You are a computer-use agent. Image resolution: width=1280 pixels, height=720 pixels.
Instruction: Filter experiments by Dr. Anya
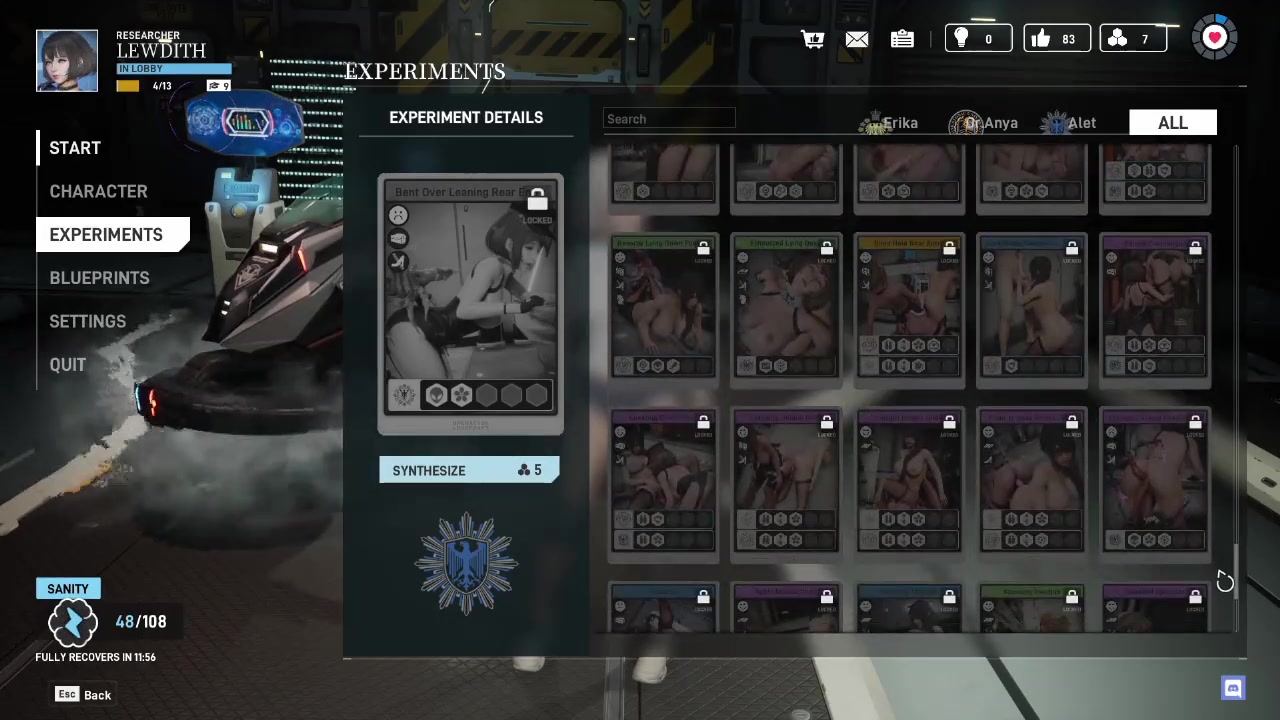tap(984, 123)
